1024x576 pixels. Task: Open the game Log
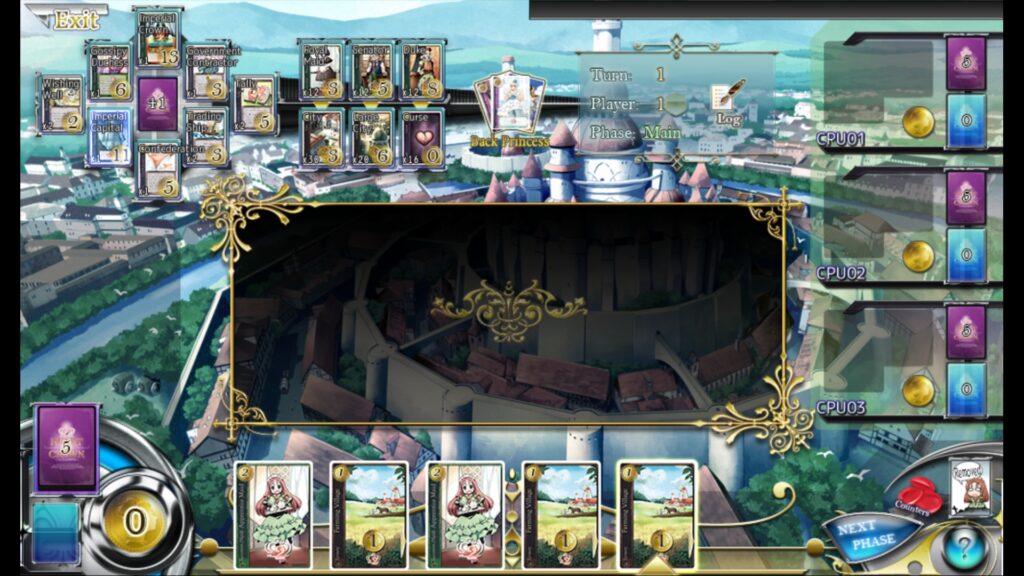tap(728, 100)
